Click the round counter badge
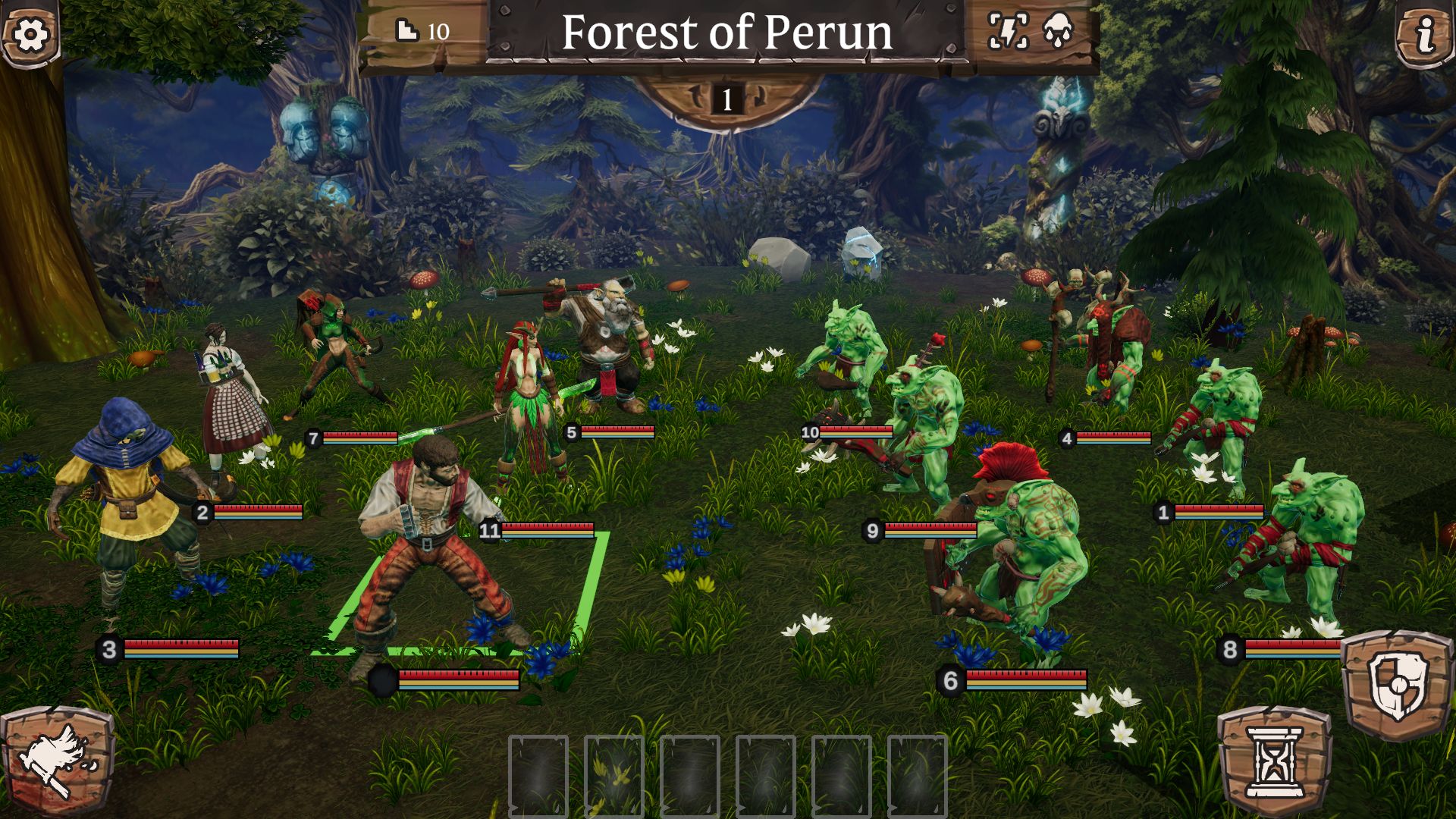Screen dimensions: 1456x819 pyautogui.click(x=726, y=99)
